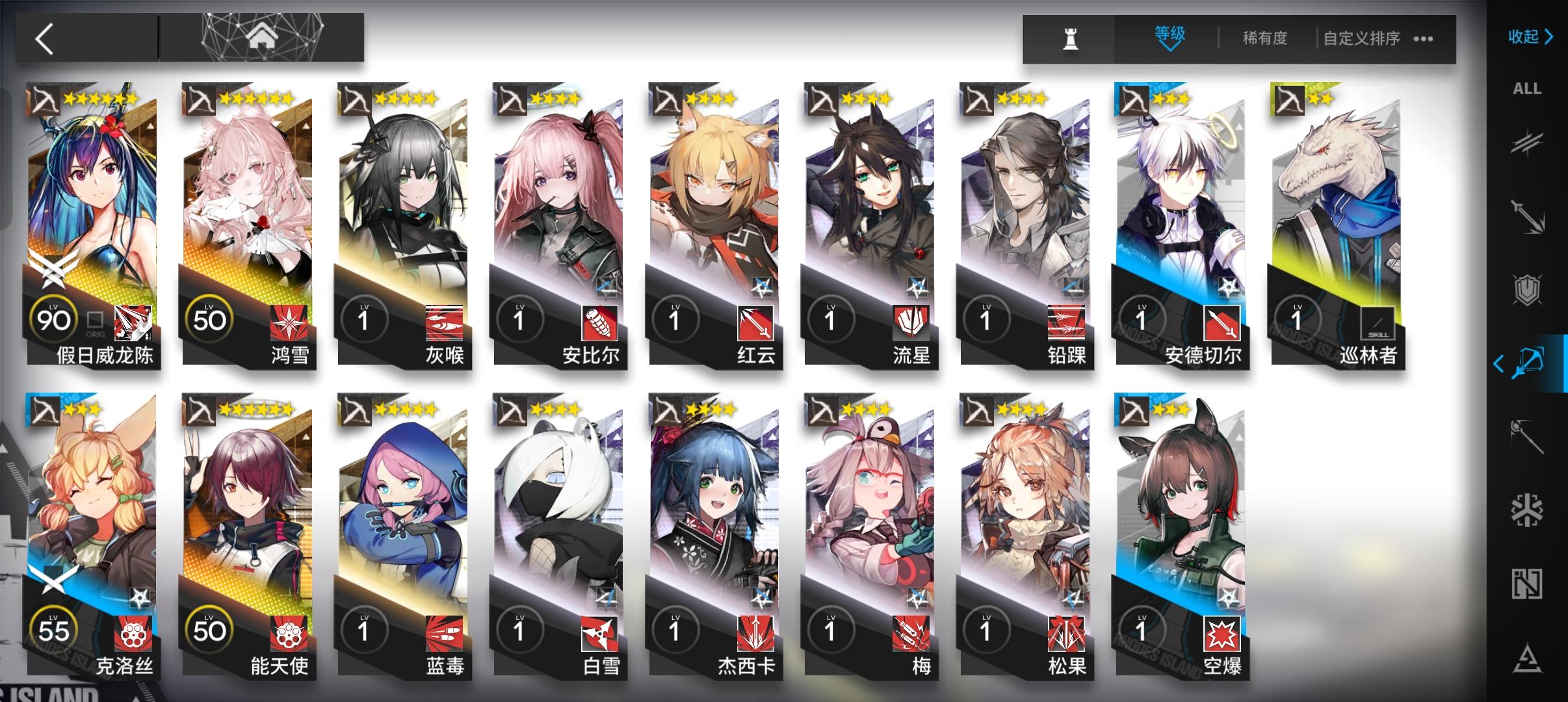Open the 自定义排序 sorting option

click(x=1363, y=39)
